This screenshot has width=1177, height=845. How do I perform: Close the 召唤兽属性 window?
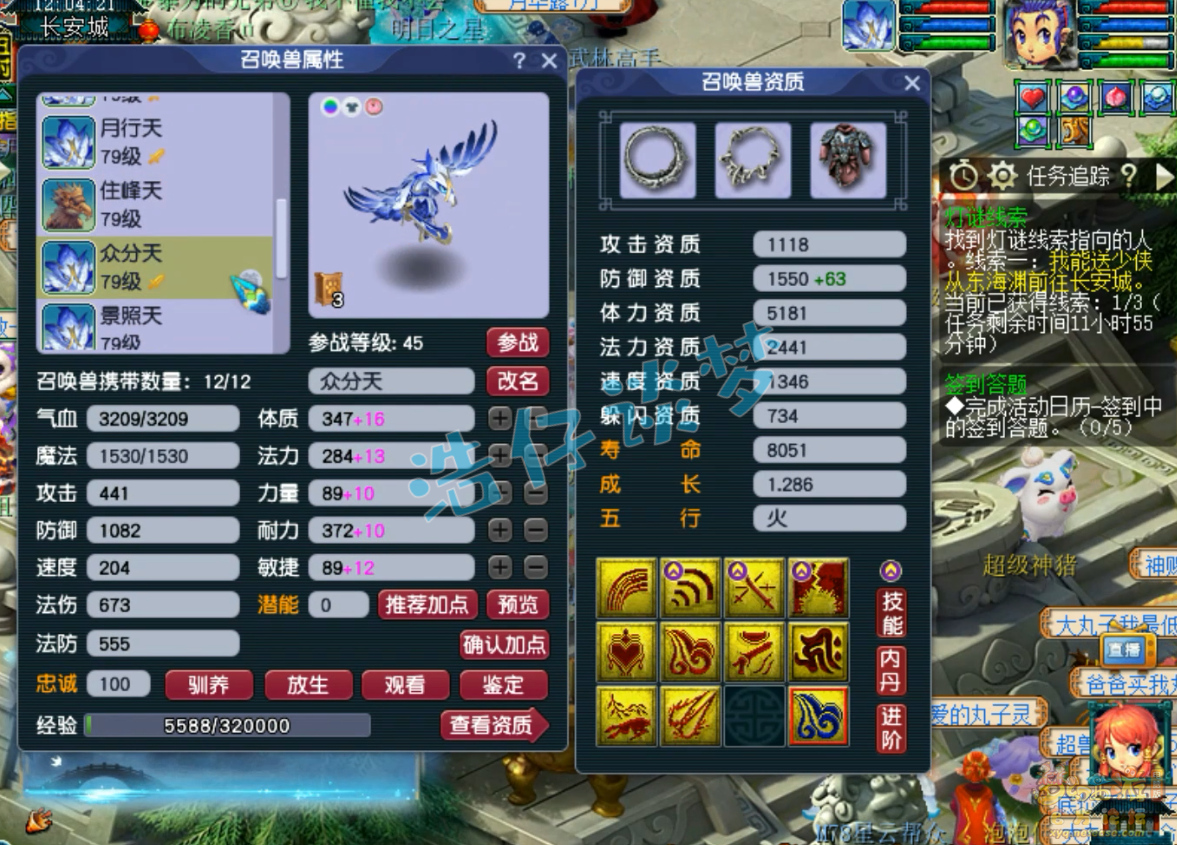[549, 61]
